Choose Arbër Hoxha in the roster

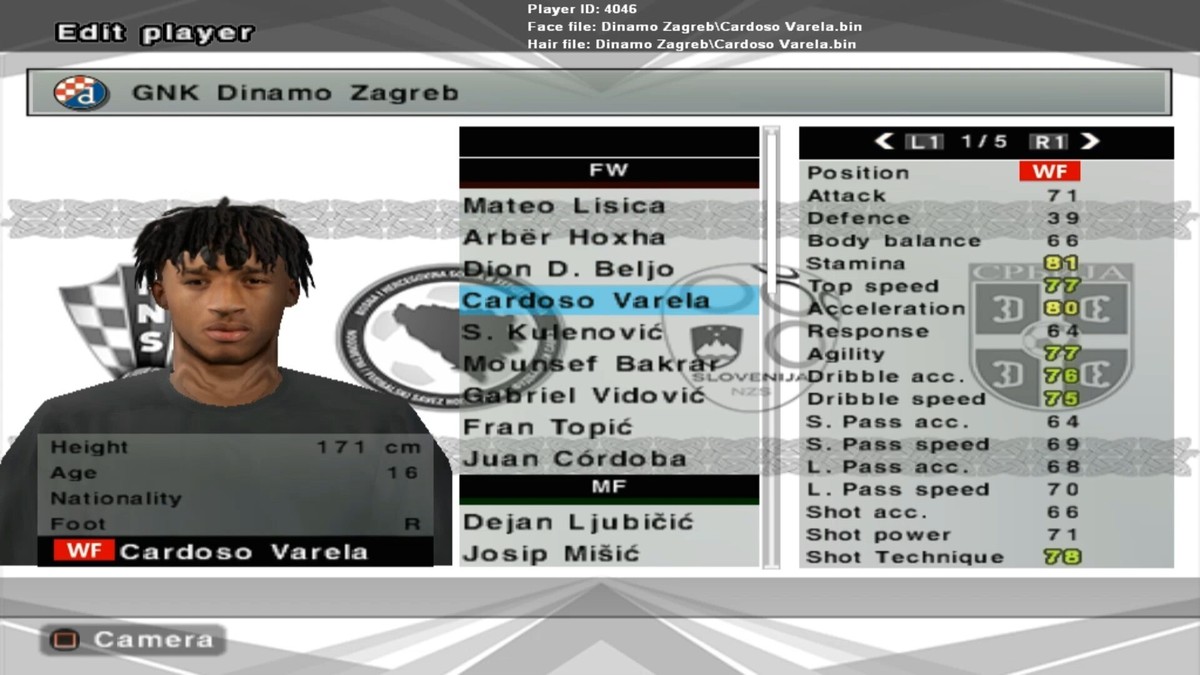pyautogui.click(x=564, y=238)
